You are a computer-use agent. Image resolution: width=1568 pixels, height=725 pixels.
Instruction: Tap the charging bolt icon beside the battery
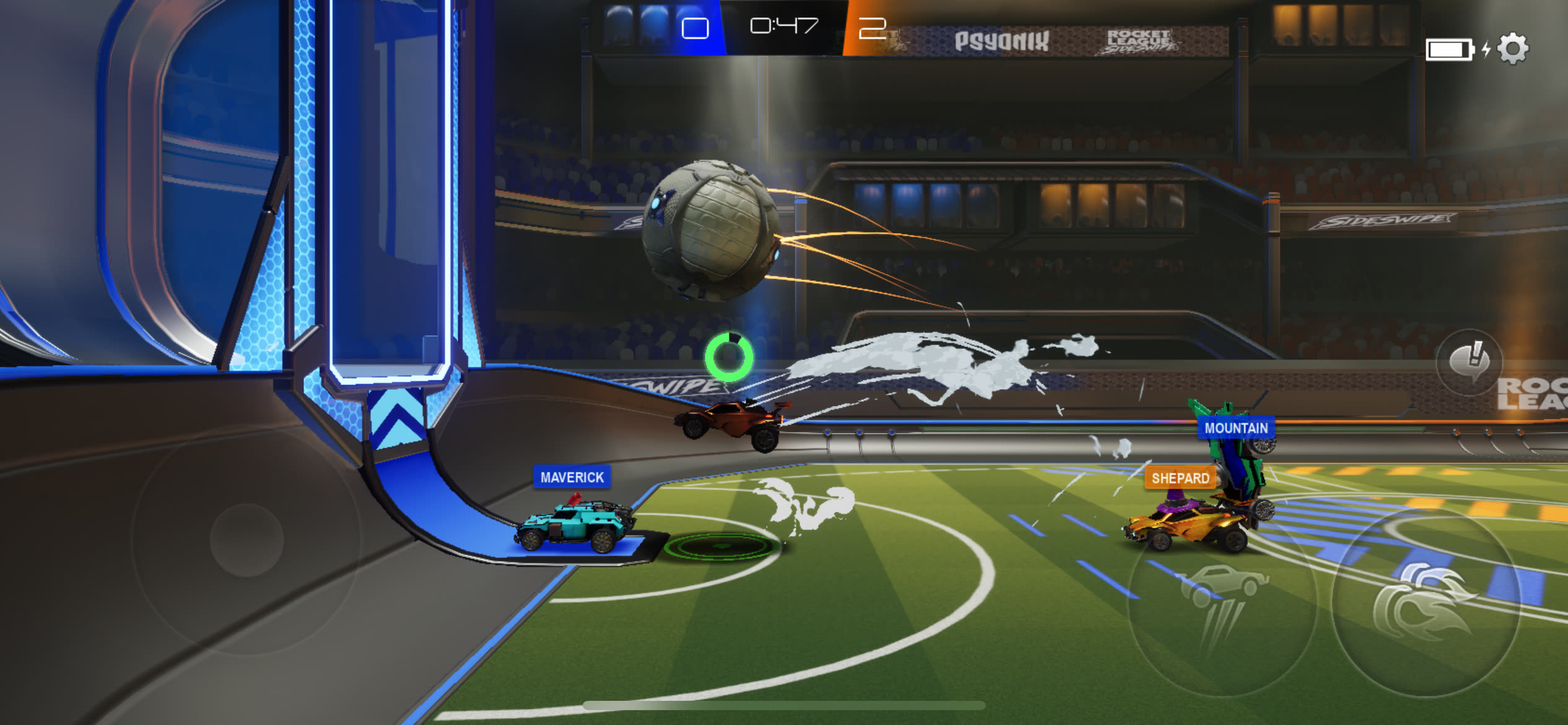point(1486,50)
